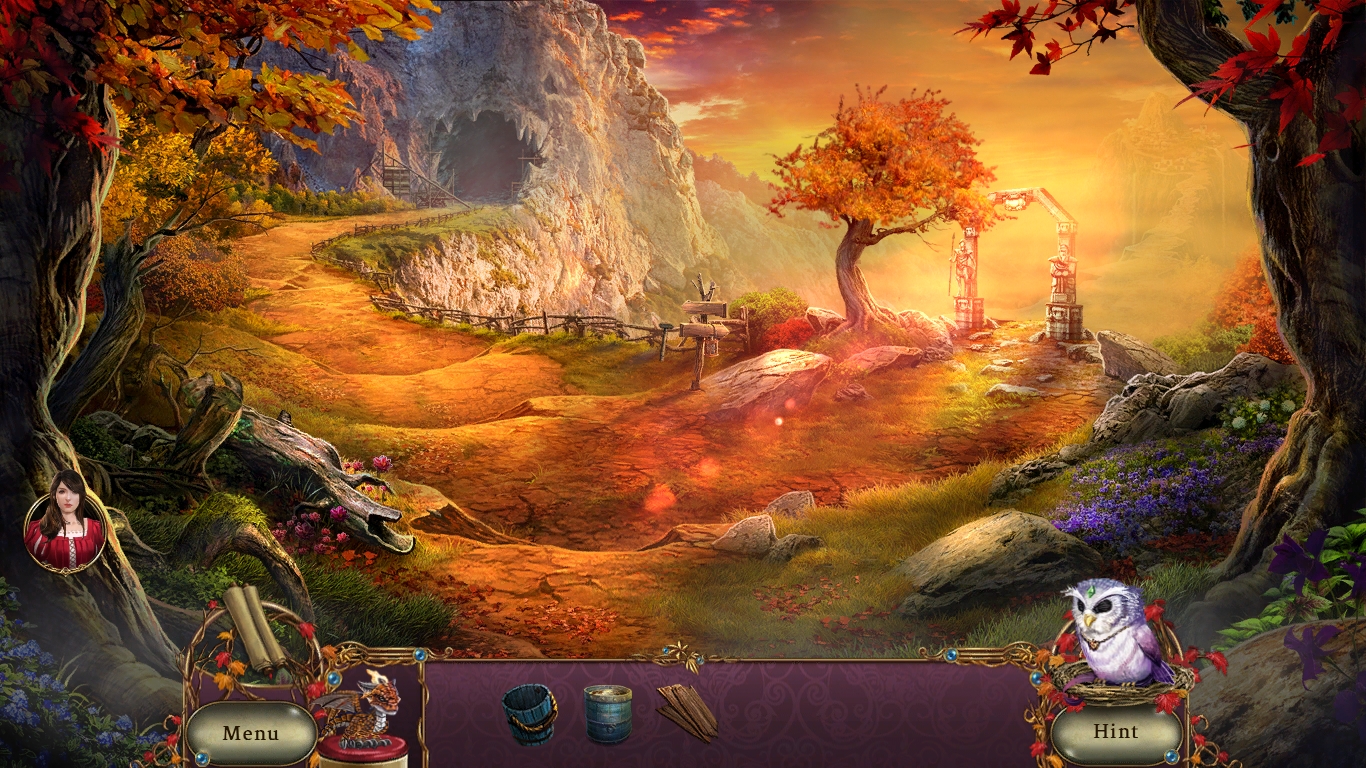The height and width of the screenshot is (768, 1366).
Task: Use the Hint button
Action: tap(1117, 731)
